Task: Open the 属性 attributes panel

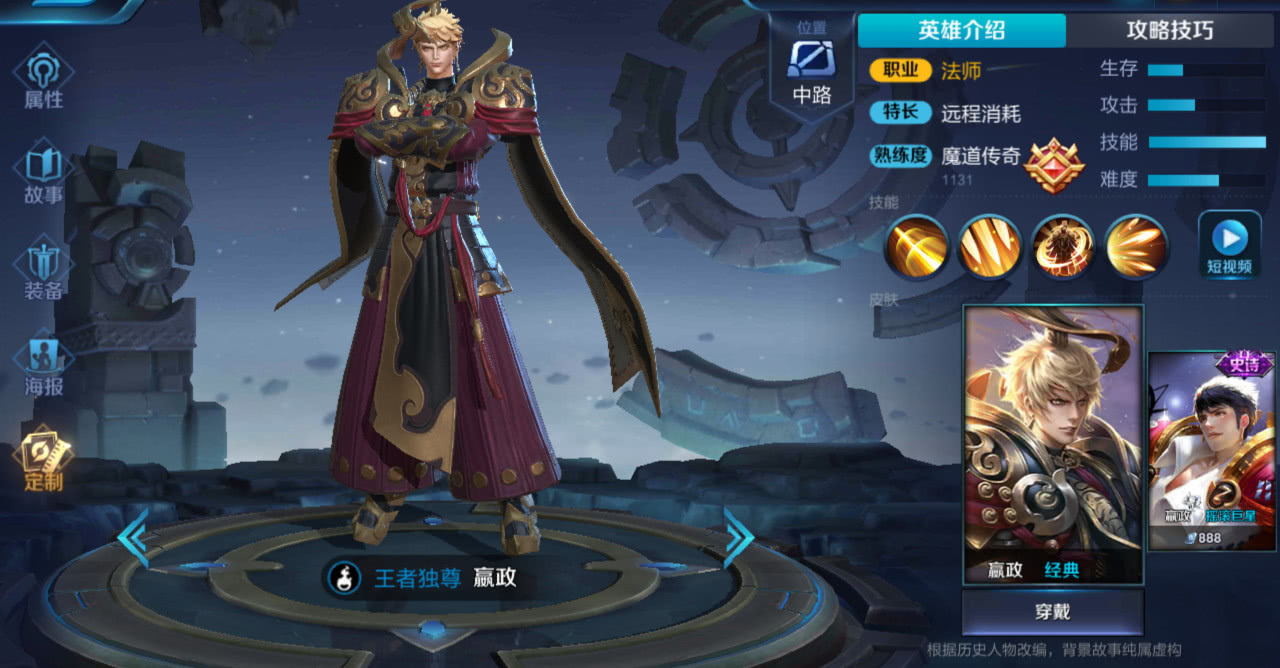Action: [x=44, y=79]
